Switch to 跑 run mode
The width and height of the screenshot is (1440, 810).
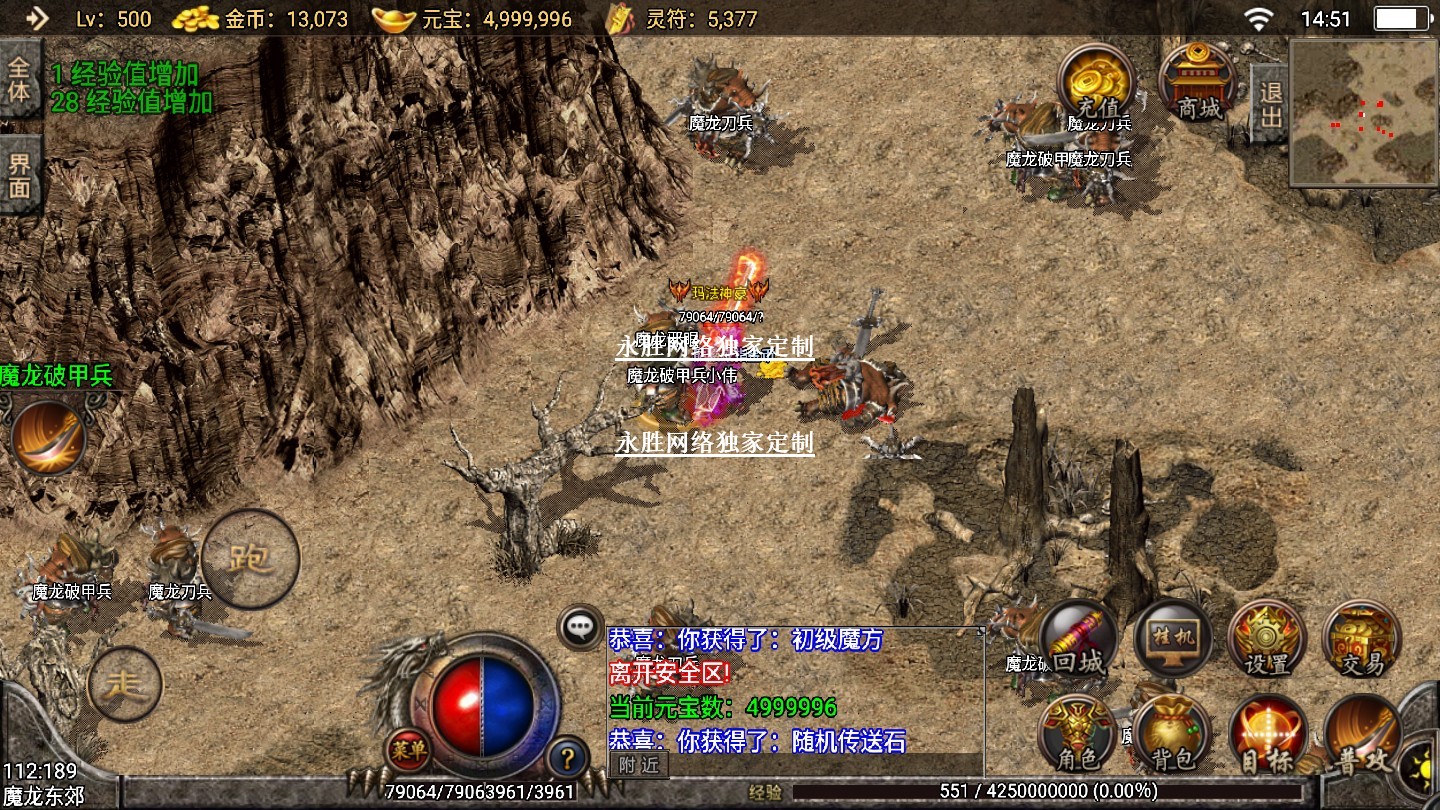[x=250, y=558]
